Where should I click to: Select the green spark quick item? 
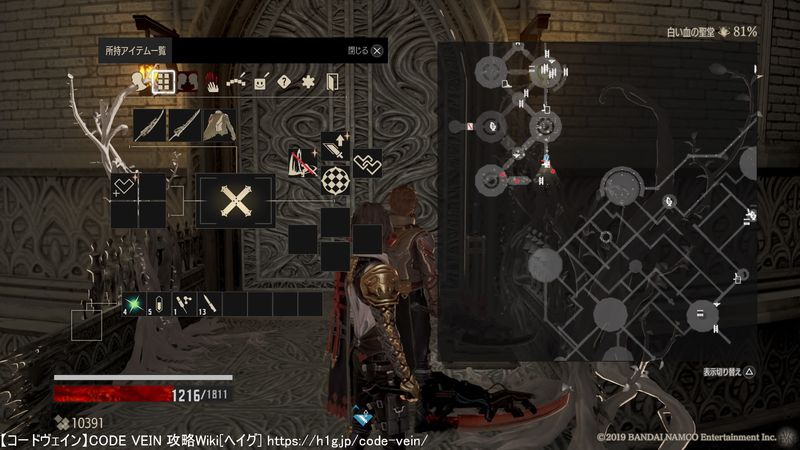click(x=134, y=303)
